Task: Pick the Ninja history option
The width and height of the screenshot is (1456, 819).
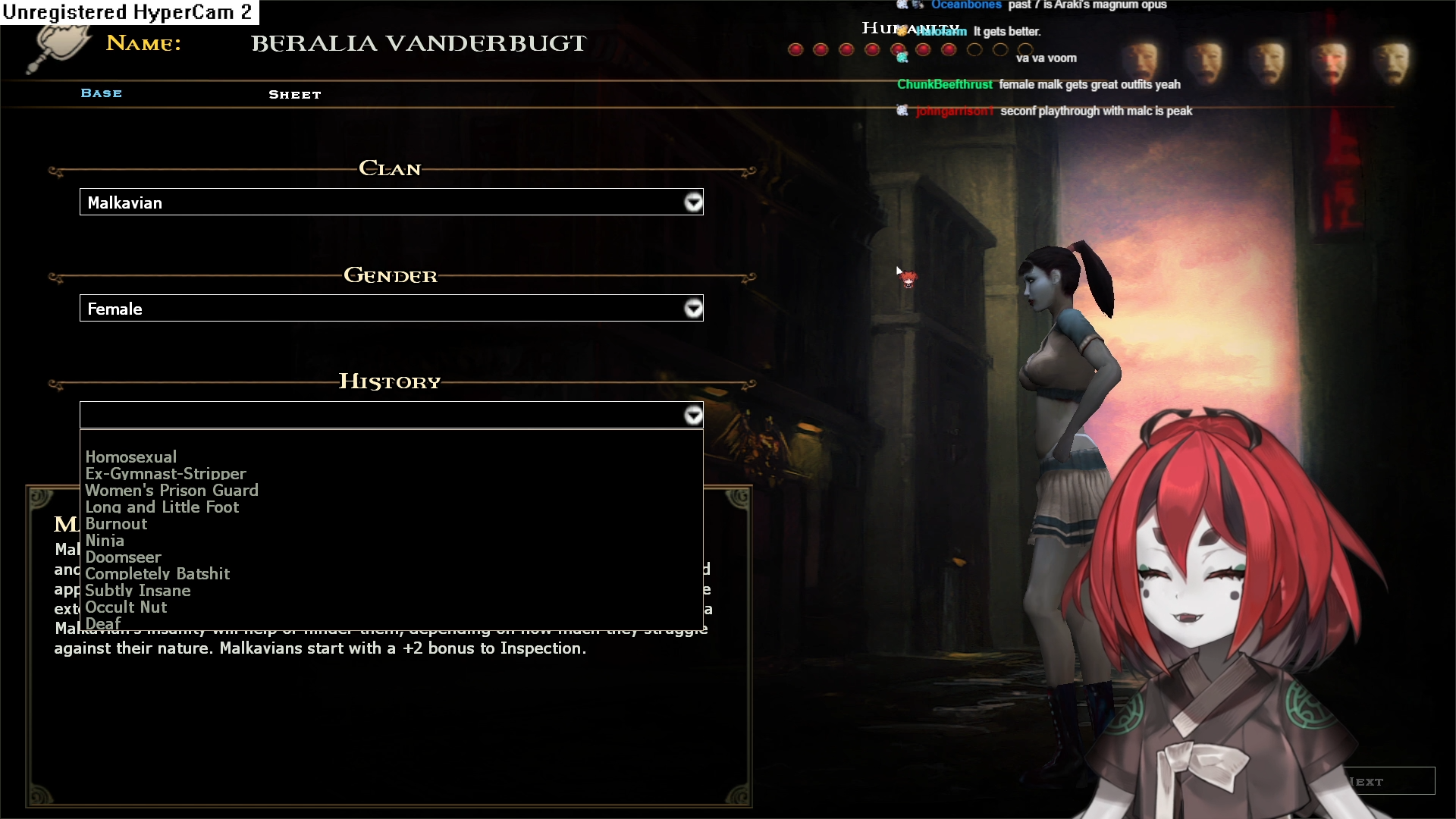Action: (105, 541)
